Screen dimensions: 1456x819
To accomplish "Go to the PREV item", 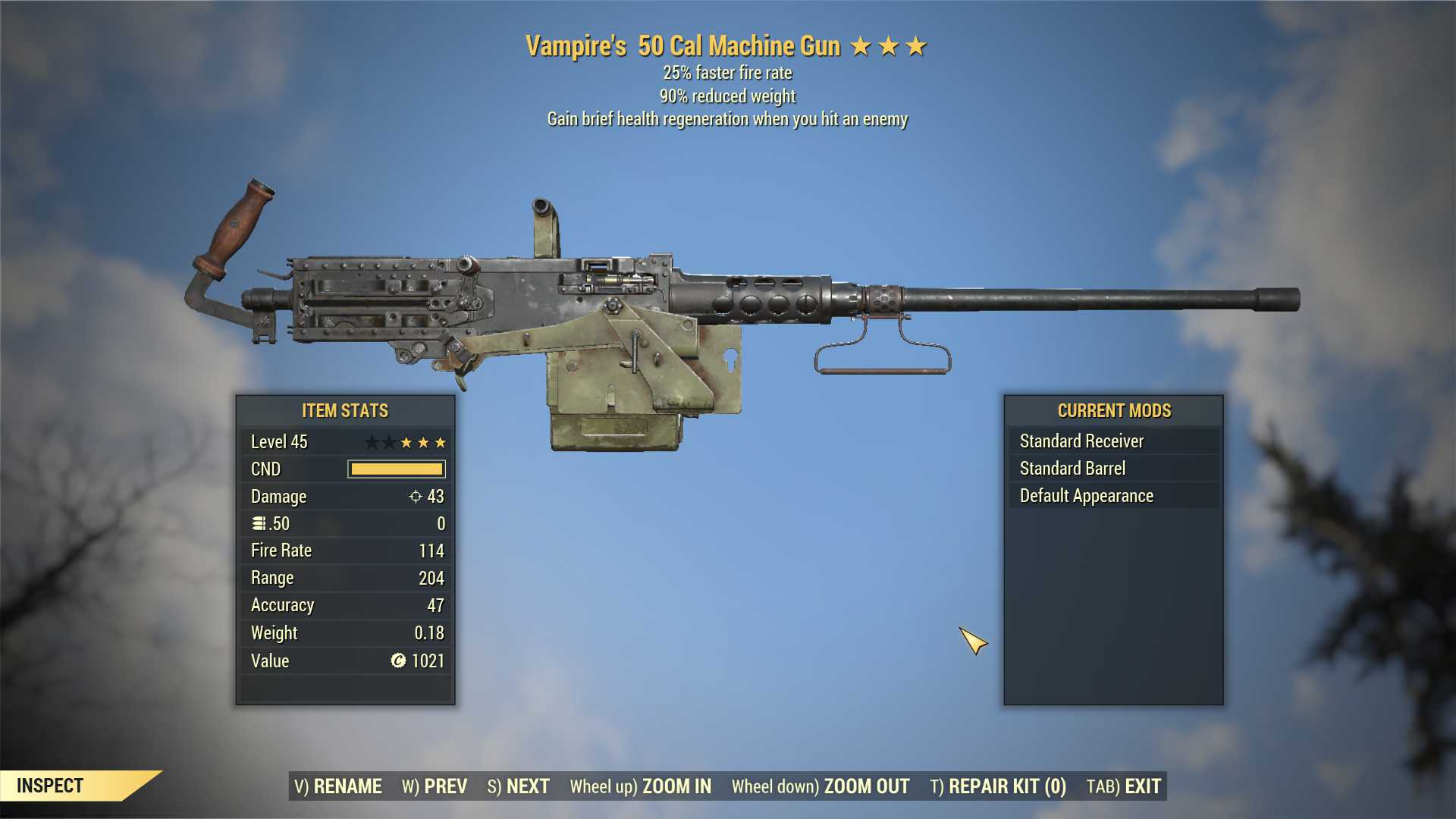I will coord(435,786).
